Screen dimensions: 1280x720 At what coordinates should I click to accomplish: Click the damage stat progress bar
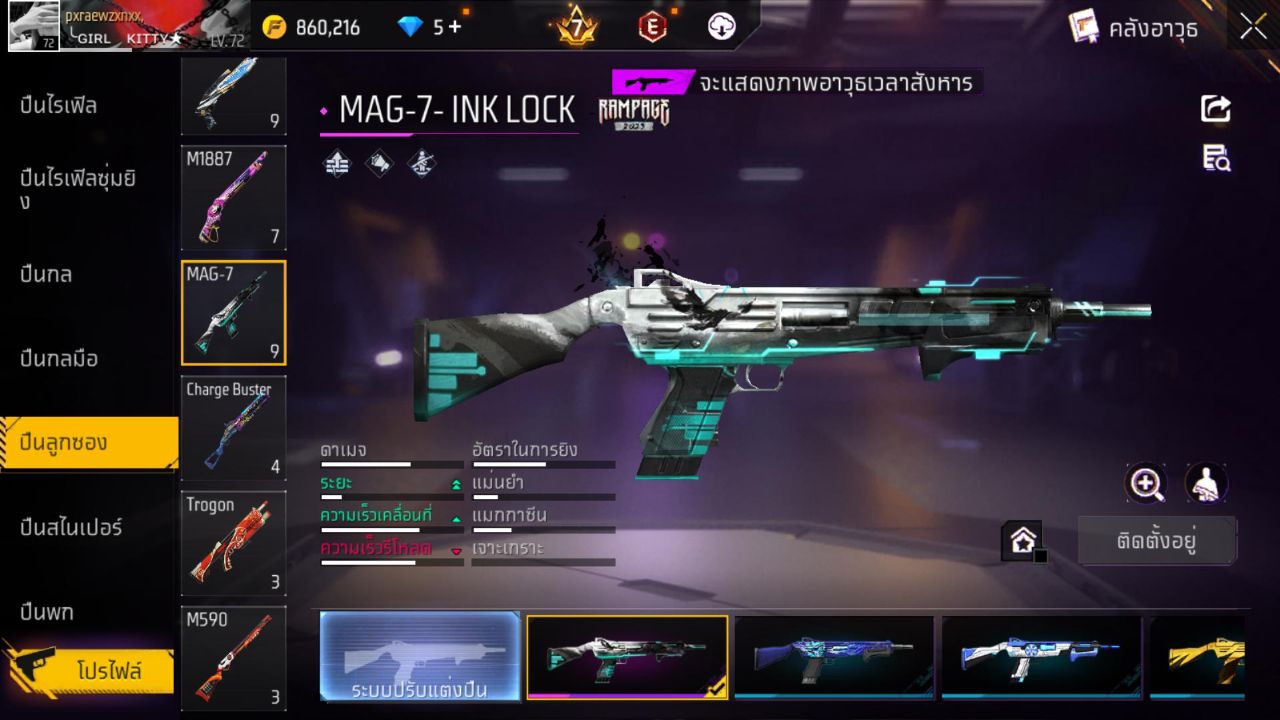(390, 464)
